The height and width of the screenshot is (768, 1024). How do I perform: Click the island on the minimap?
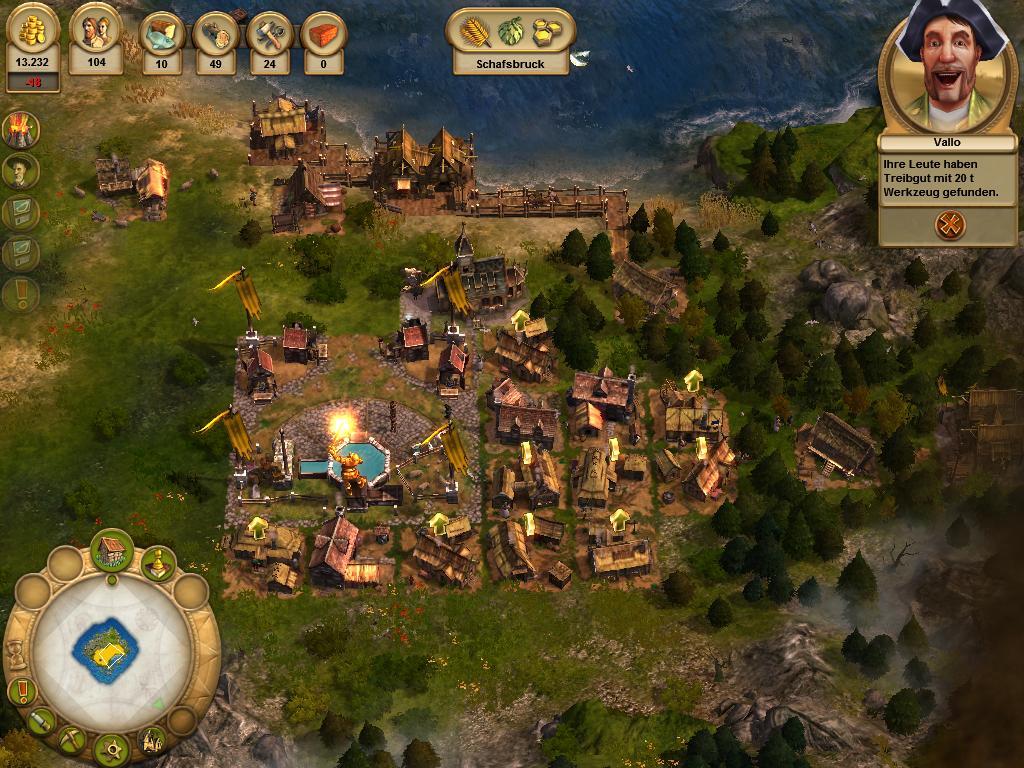[105, 651]
